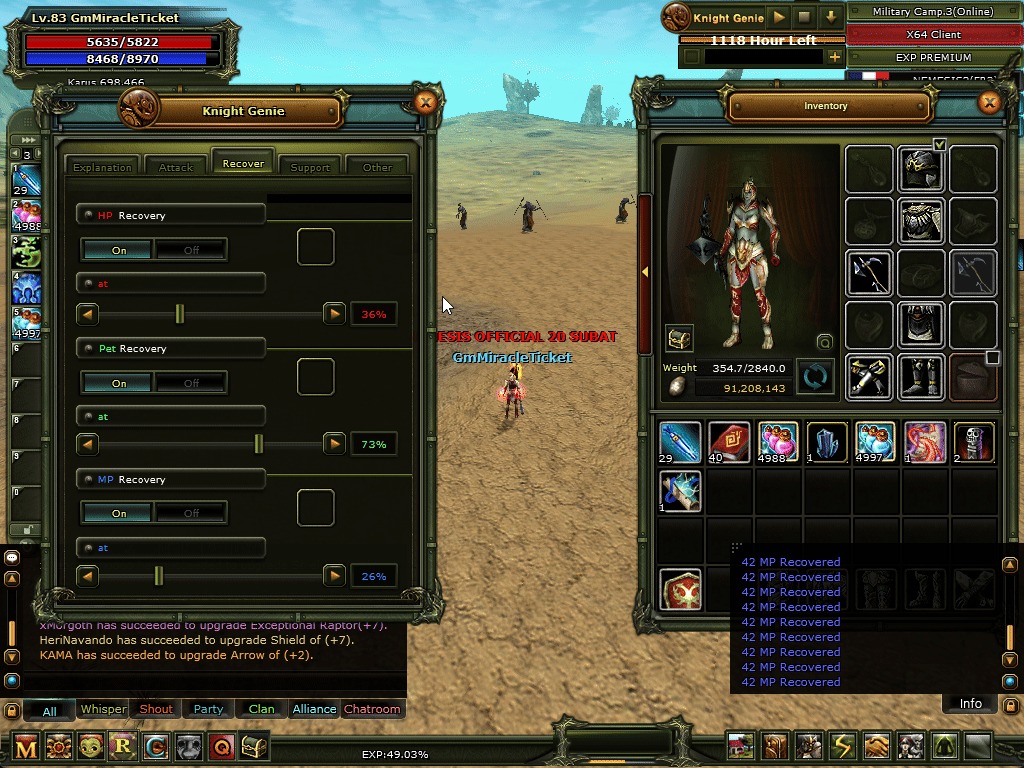
Task: Open the Whisper chat tab
Action: pos(103,709)
